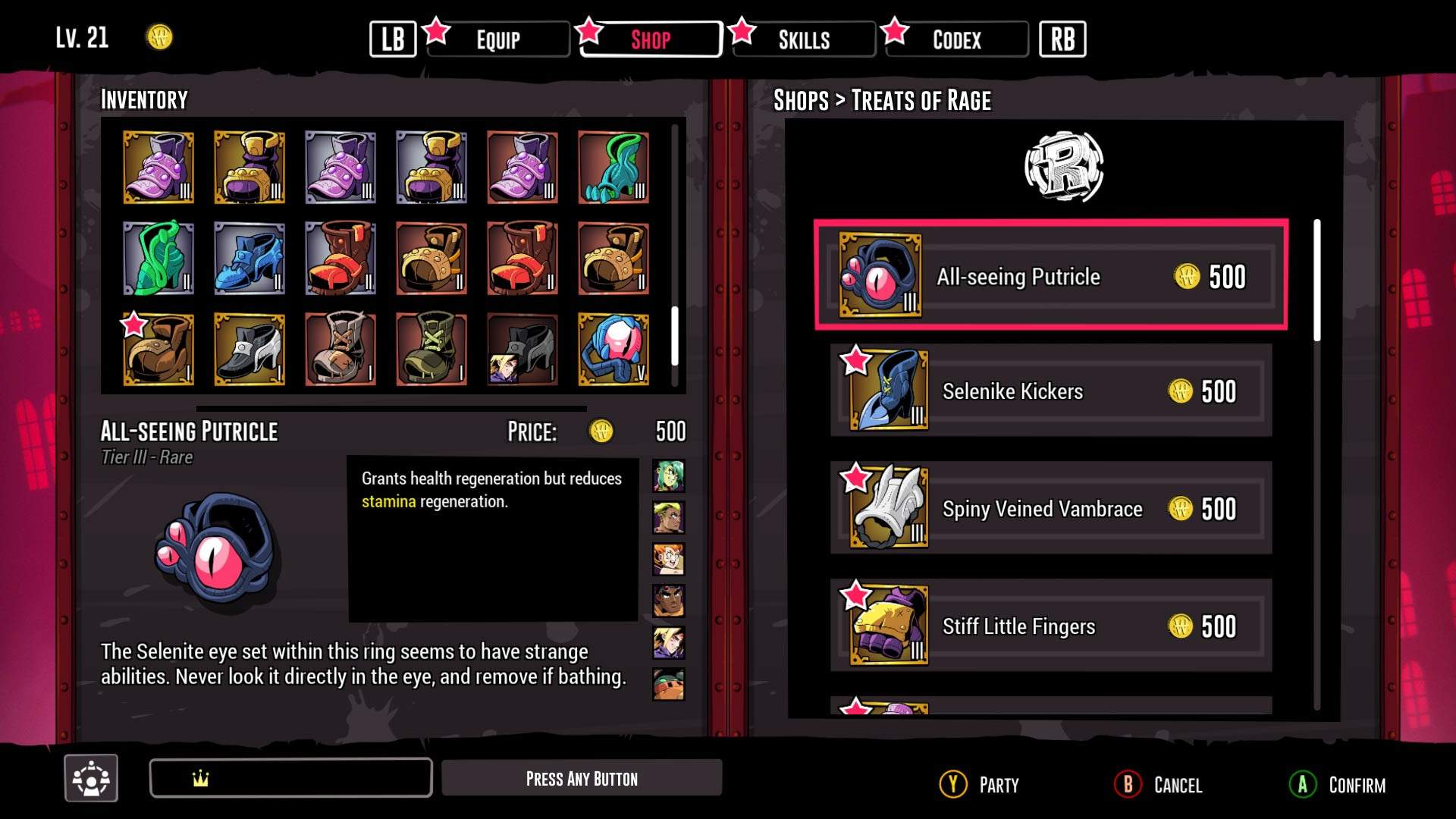Switch to the Equip tab
The image size is (1456, 819).
click(x=498, y=39)
